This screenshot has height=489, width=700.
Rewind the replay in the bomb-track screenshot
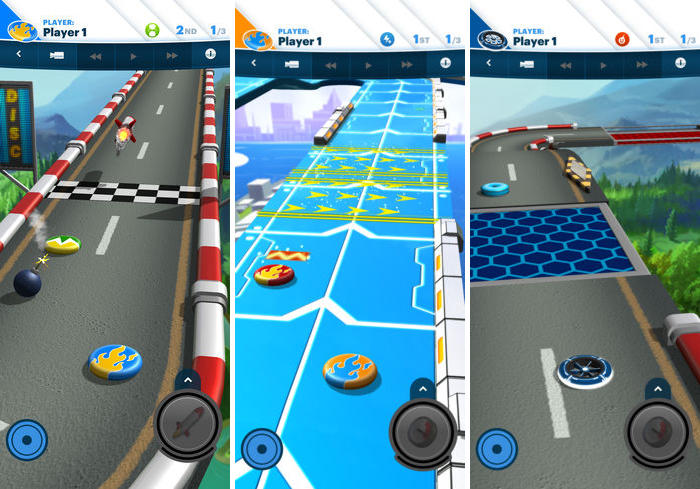pos(96,57)
